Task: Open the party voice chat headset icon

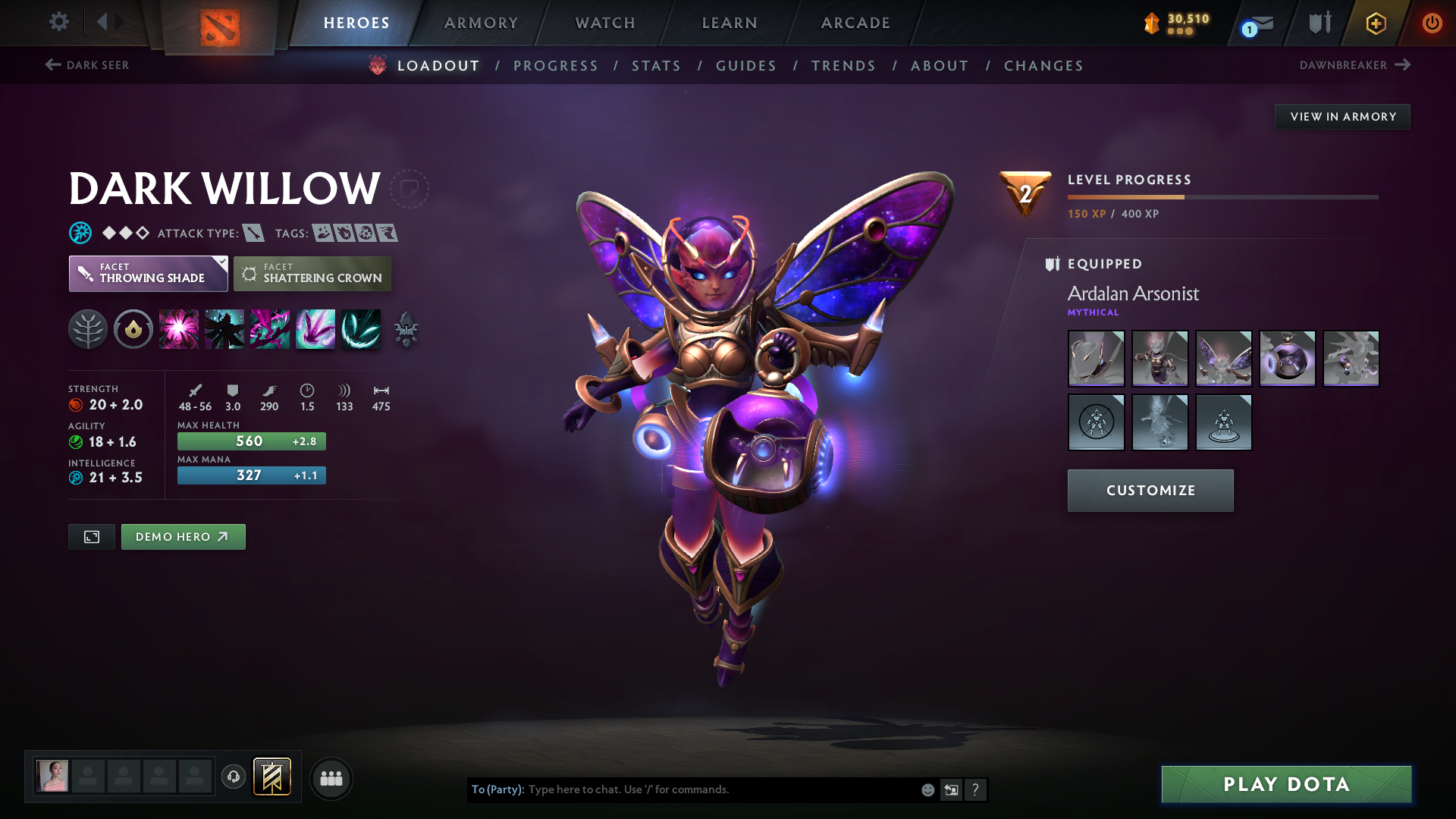Action: (233, 777)
